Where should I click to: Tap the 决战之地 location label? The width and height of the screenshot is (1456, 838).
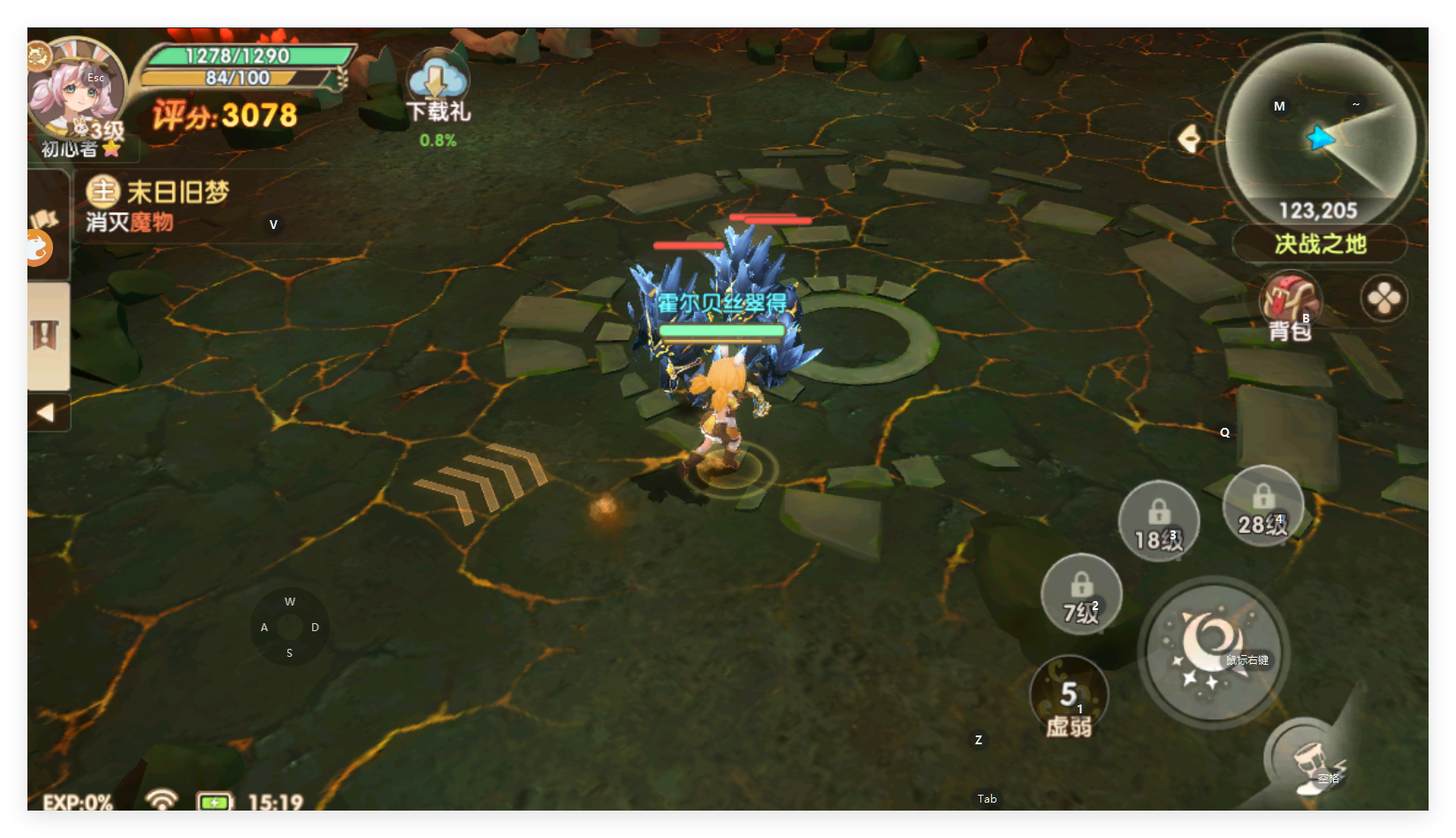(1320, 244)
